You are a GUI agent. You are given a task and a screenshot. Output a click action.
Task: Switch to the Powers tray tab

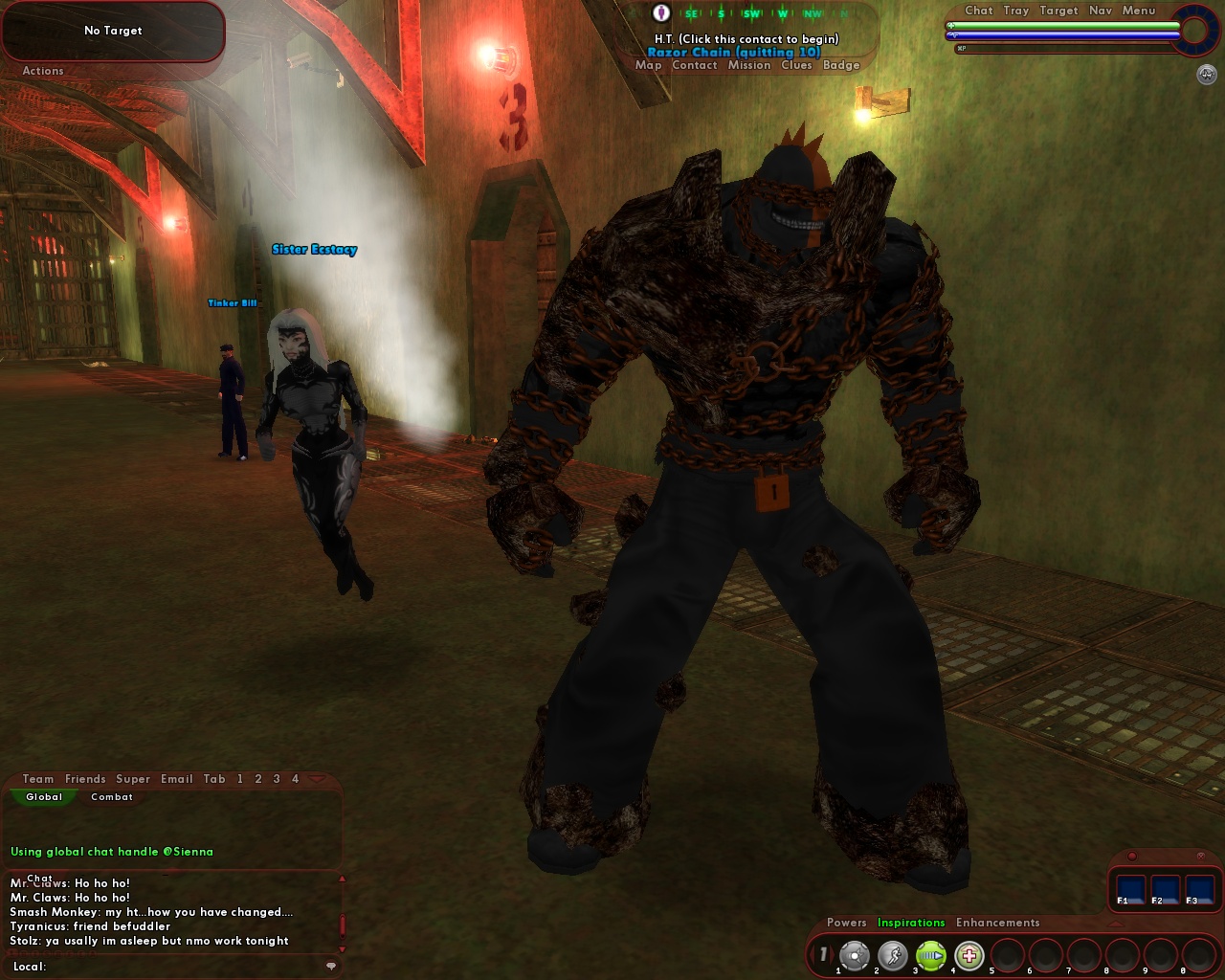[x=848, y=923]
